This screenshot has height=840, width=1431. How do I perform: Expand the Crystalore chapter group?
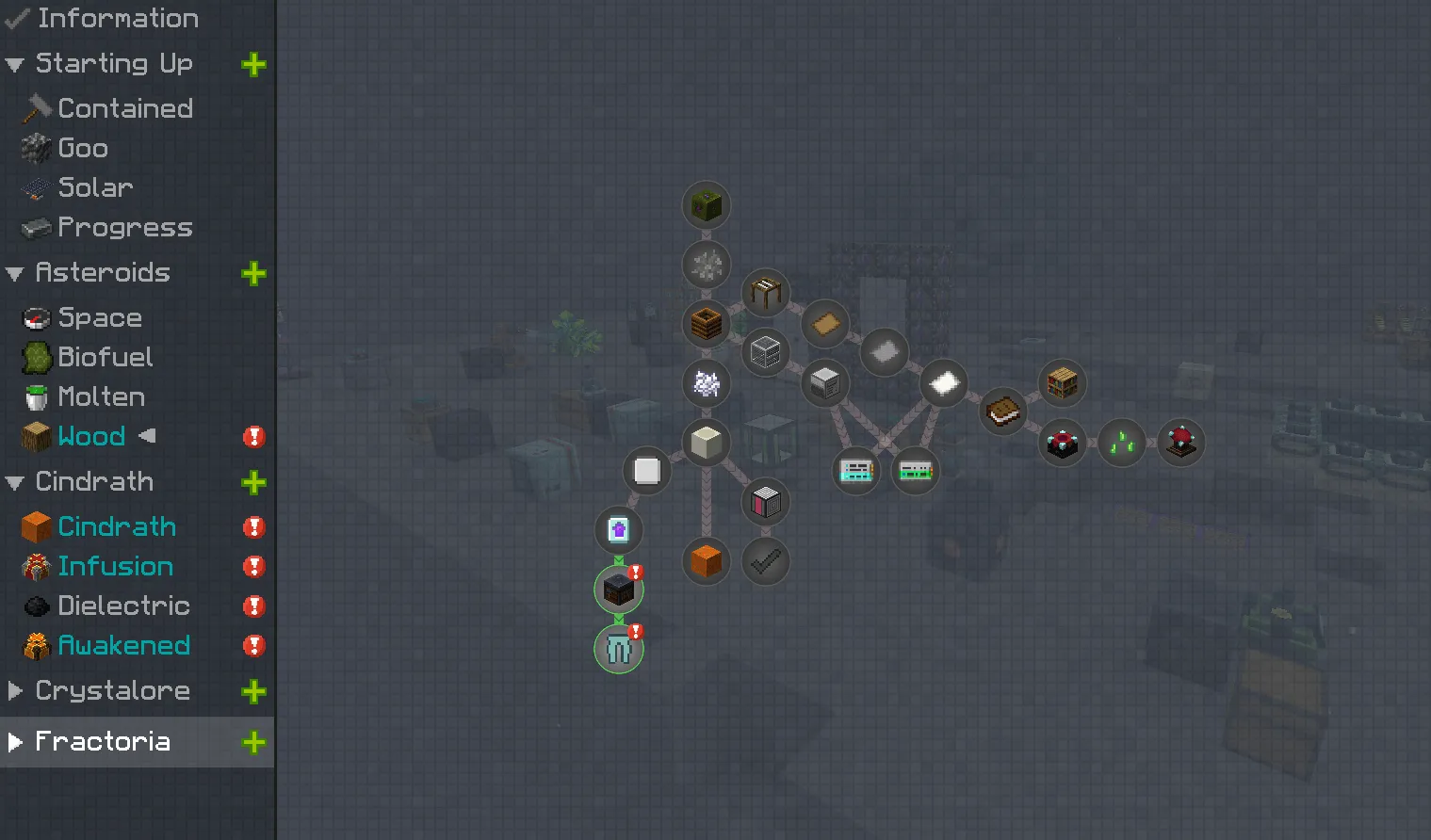13,690
